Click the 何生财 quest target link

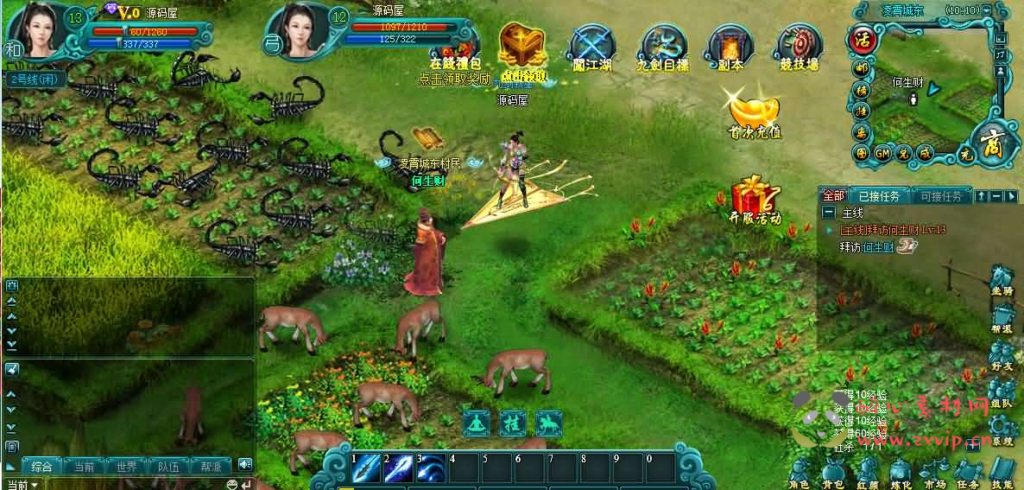pos(877,246)
